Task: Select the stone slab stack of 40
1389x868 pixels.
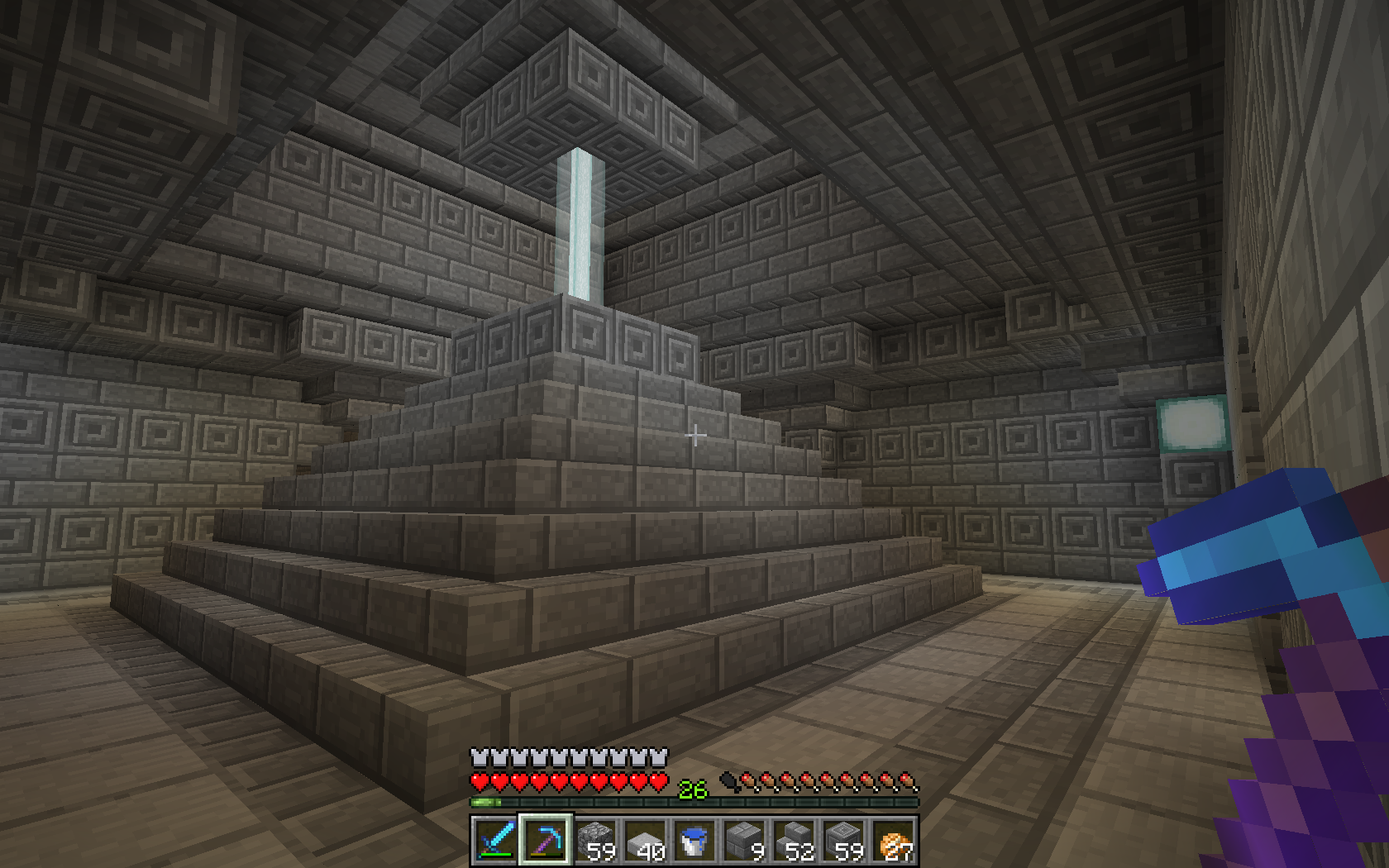Action: 644,841
